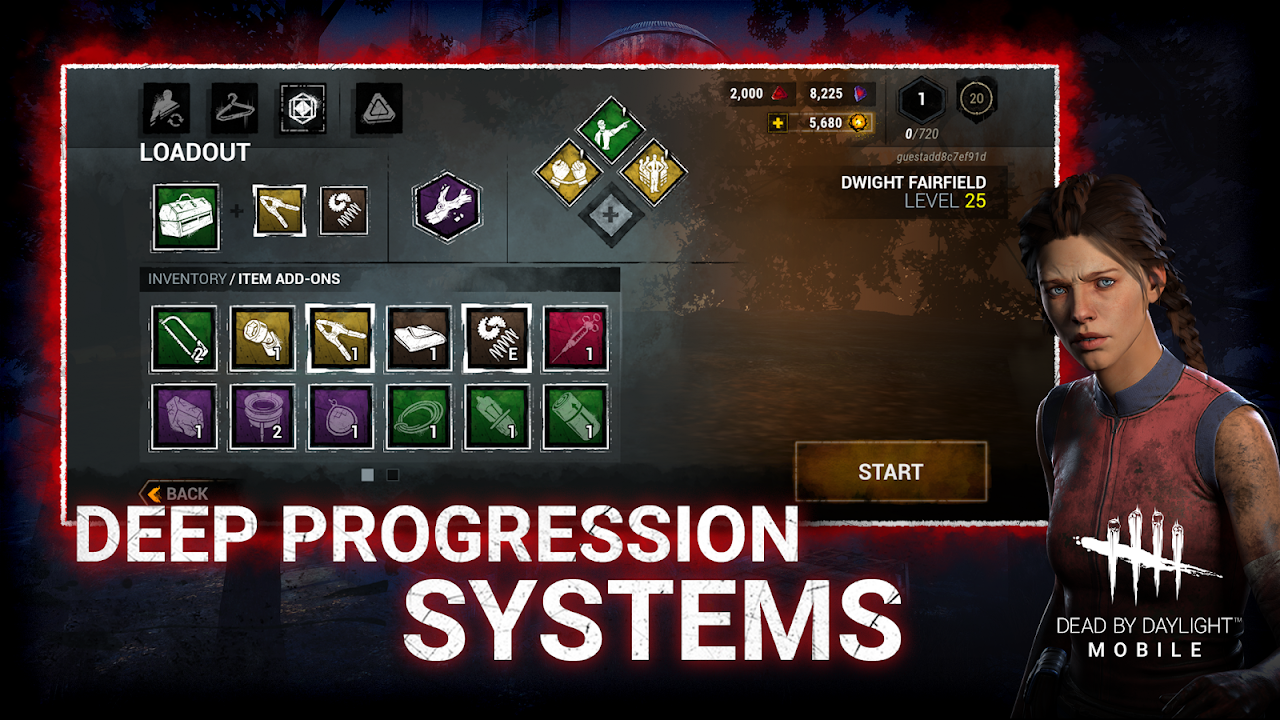Image resolution: width=1280 pixels, height=720 pixels.
Task: Open the perks and loadout gem icon
Action: tap(302, 109)
